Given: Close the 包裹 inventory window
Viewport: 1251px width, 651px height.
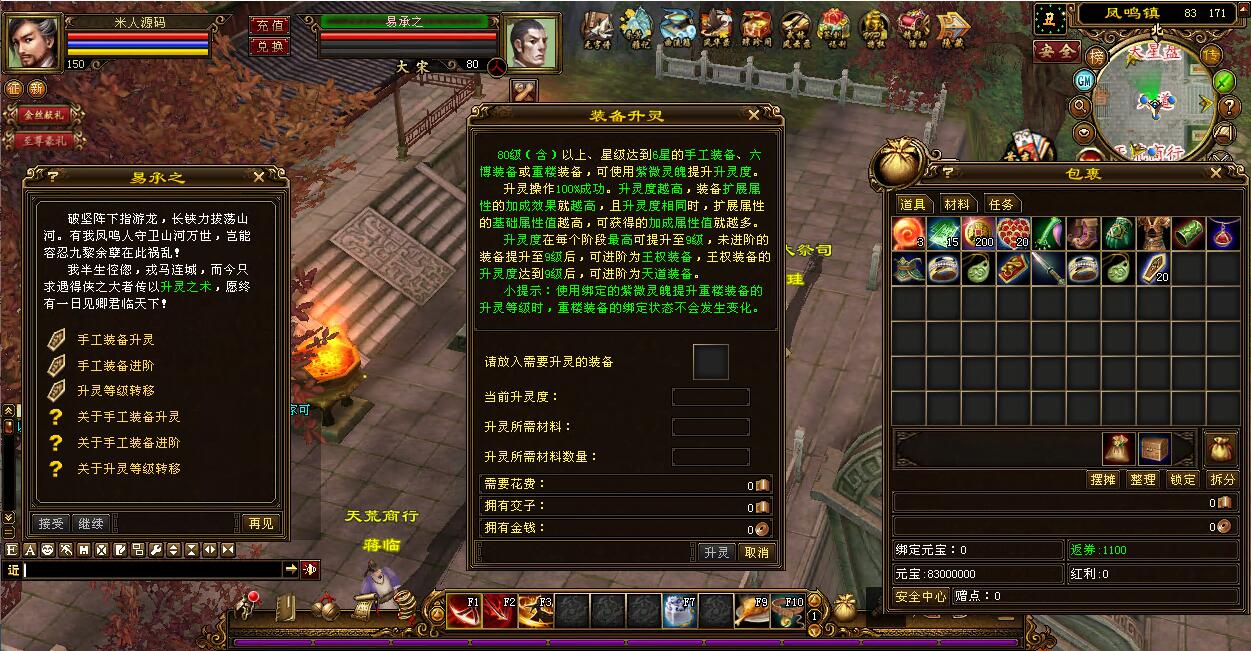Looking at the screenshot, I should [x=1215, y=173].
